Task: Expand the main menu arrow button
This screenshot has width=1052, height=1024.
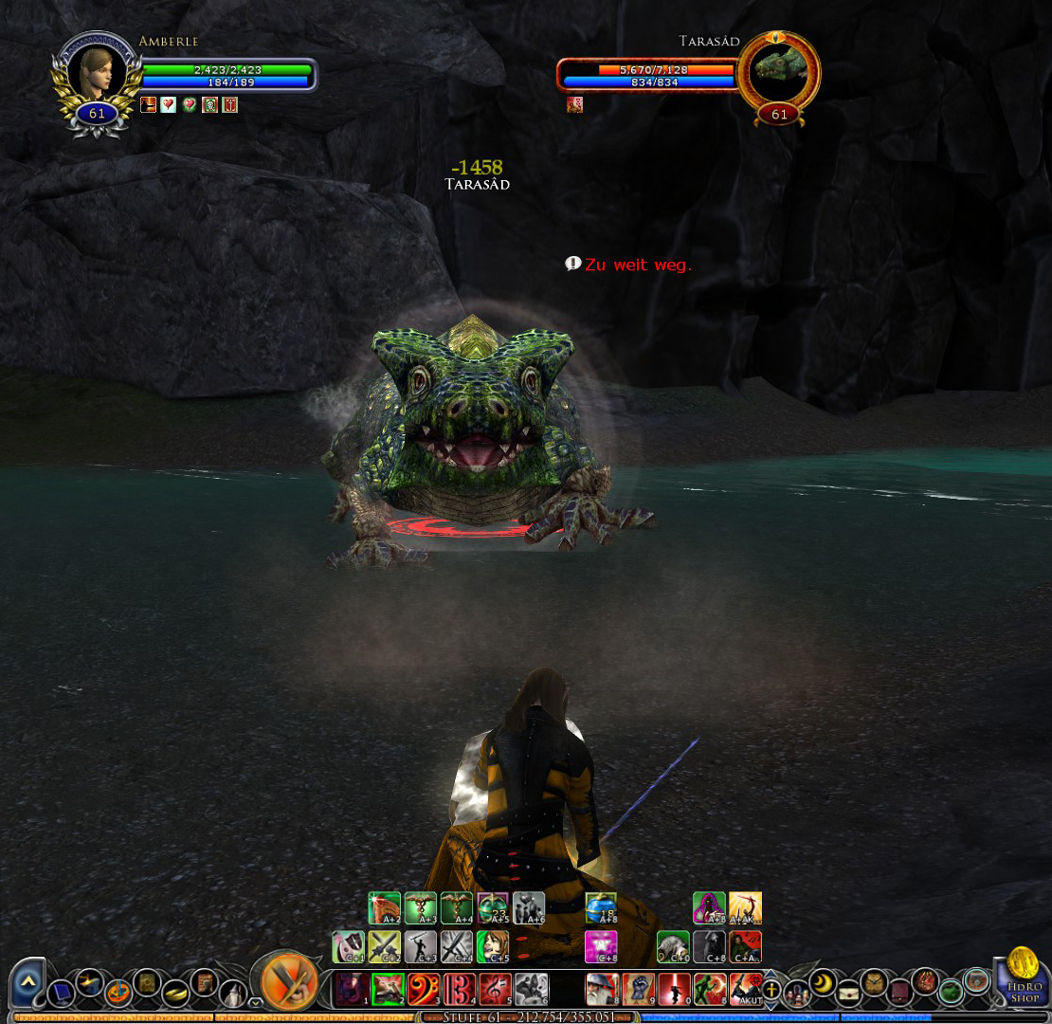Action: (27, 983)
